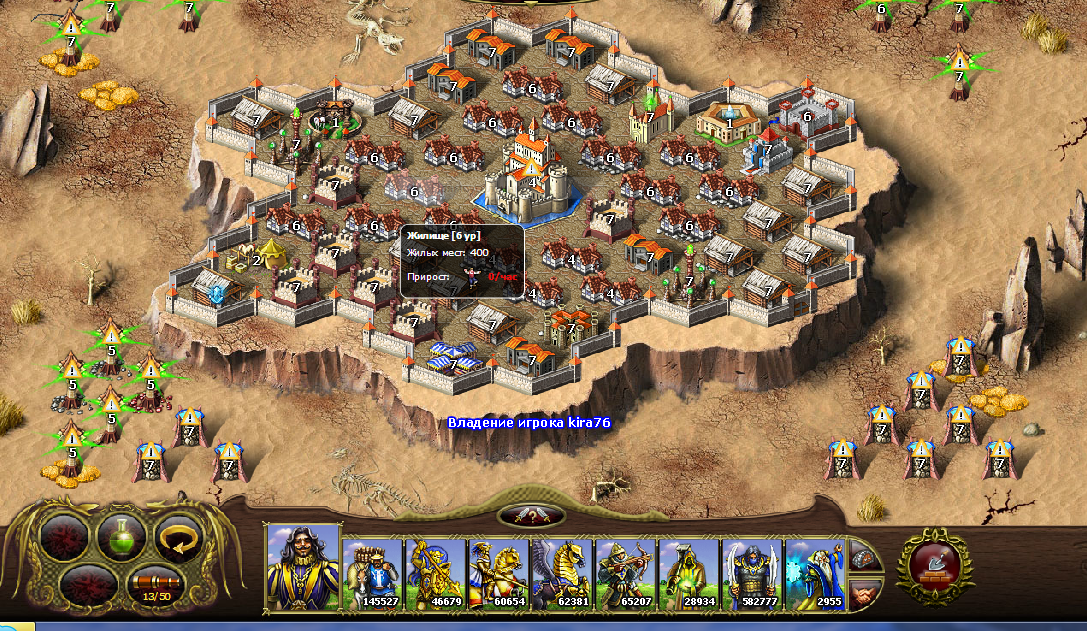The height and width of the screenshot is (631, 1087).
Task: Use the green potion flask button
Action: (x=122, y=536)
